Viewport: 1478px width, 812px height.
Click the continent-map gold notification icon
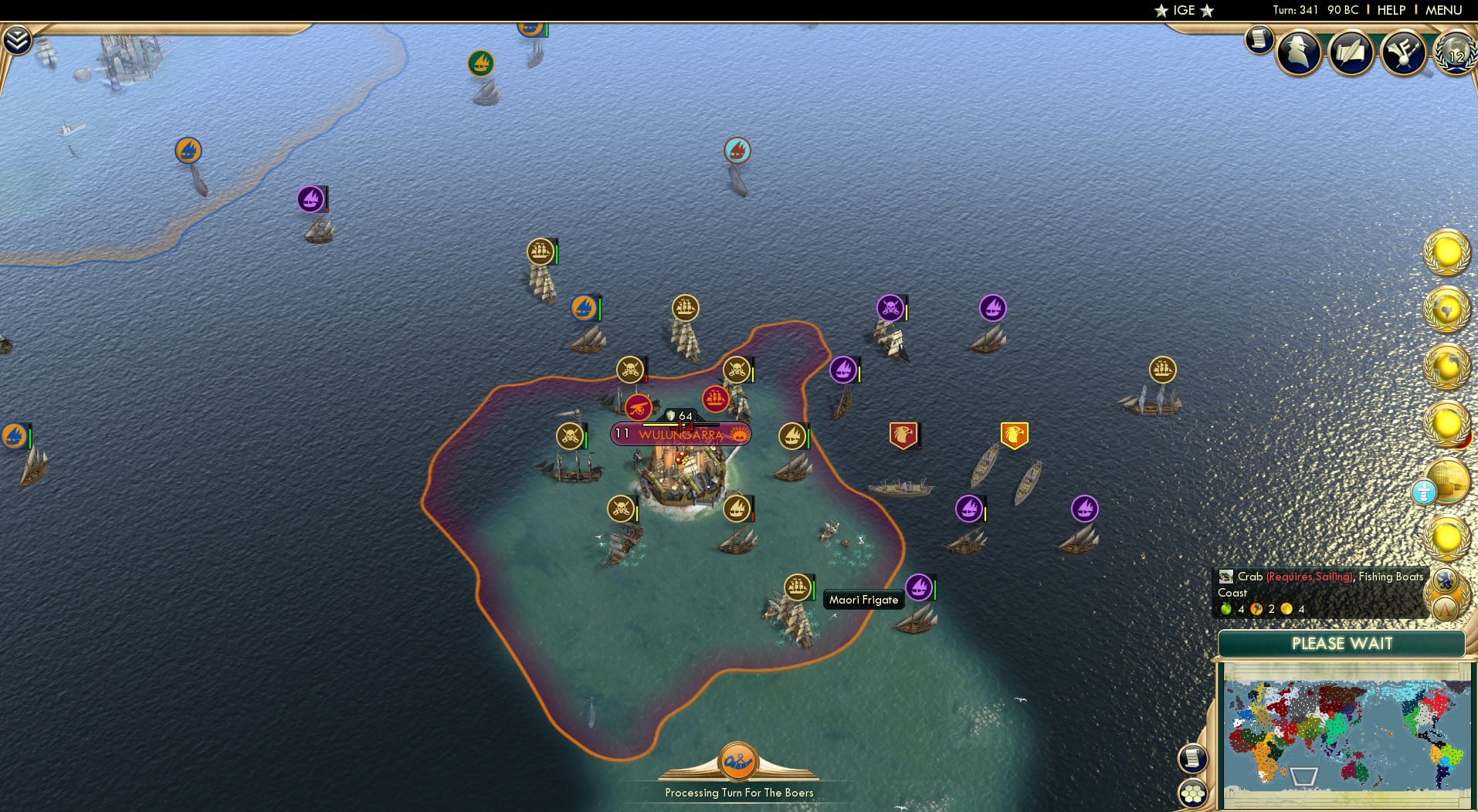(x=1449, y=307)
